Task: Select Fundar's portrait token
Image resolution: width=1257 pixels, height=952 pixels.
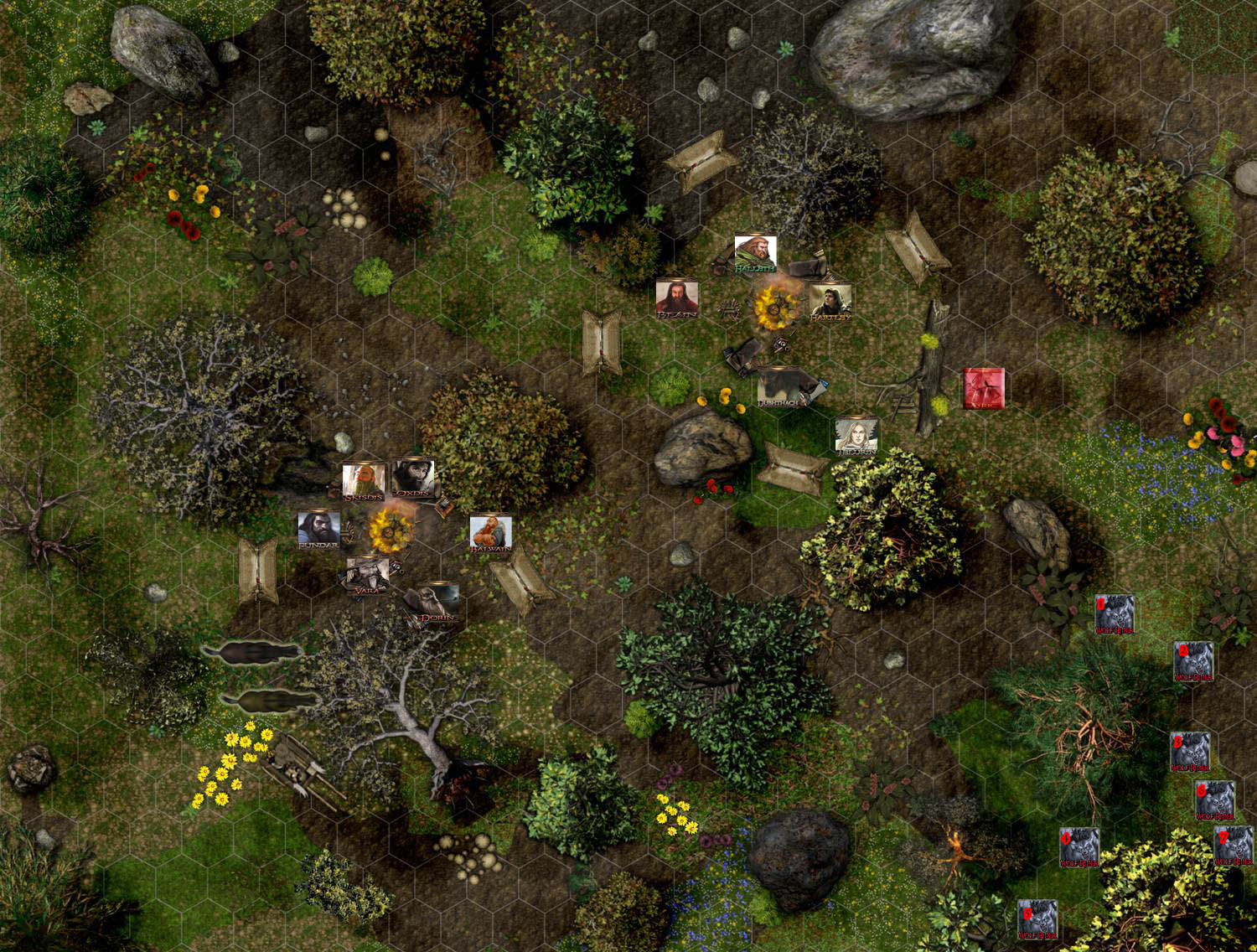Action: (x=318, y=530)
